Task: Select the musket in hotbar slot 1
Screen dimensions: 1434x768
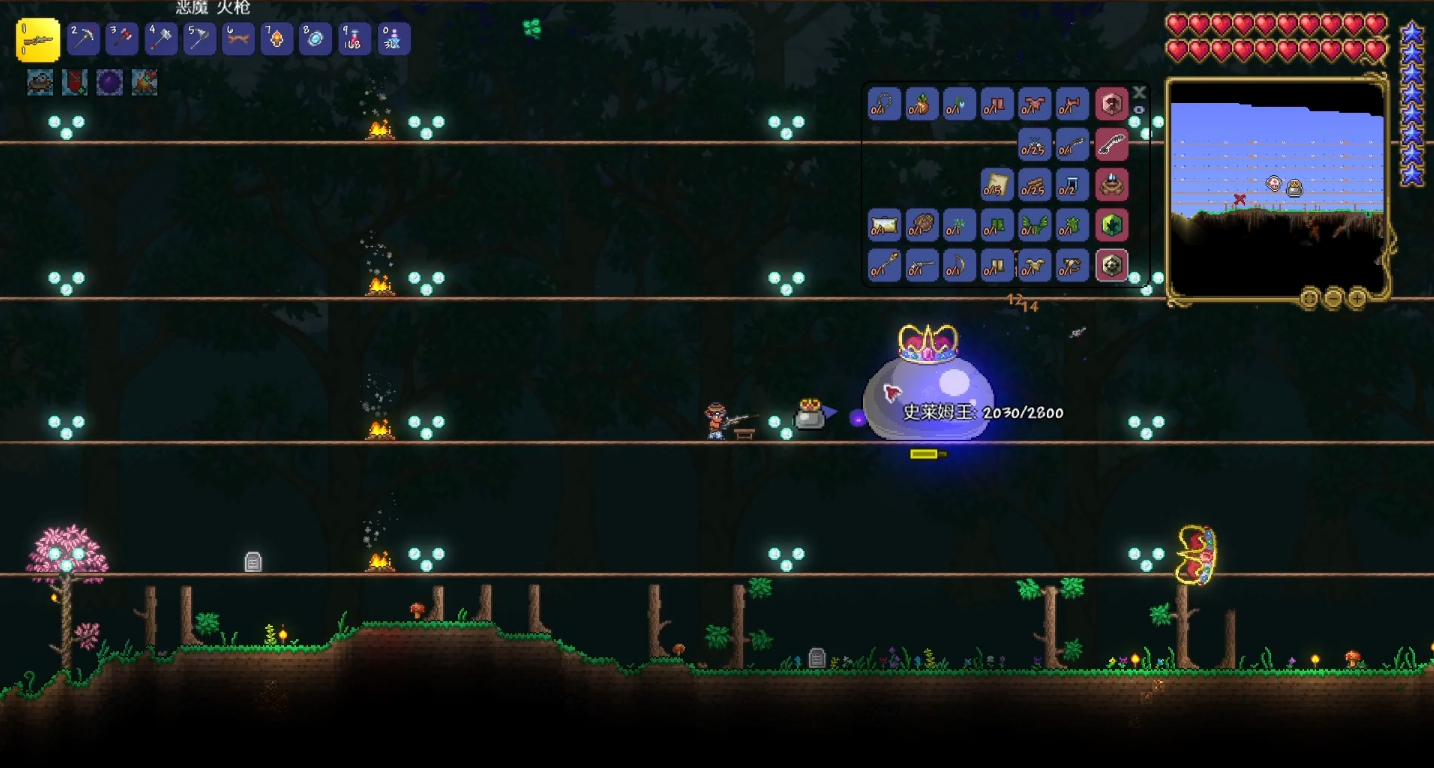Action: coord(38,40)
